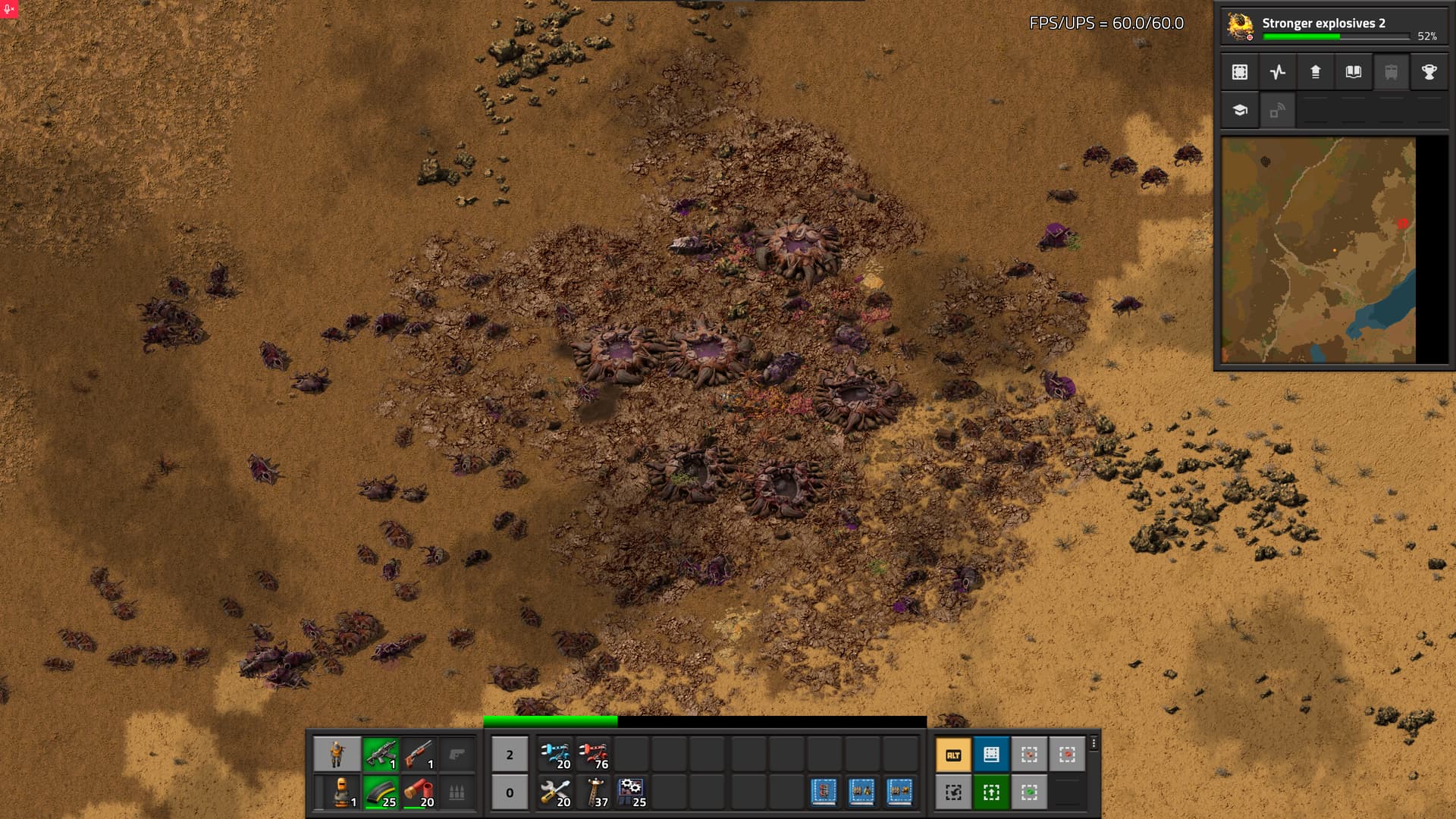The width and height of the screenshot is (1456, 819).
Task: Toggle the ALT info mode button
Action: coord(953,755)
